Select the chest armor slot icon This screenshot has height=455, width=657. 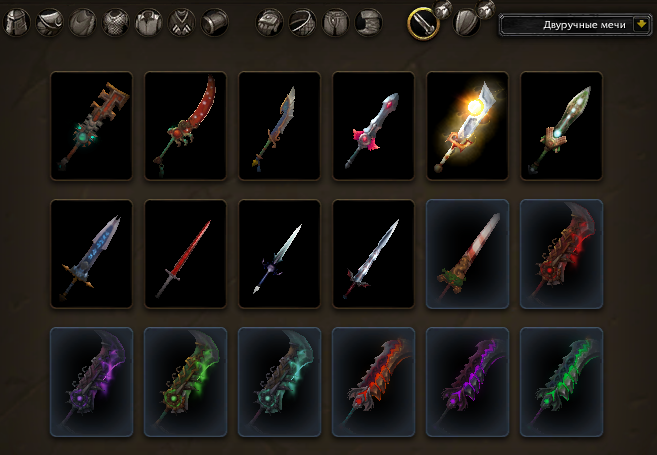pos(118,22)
